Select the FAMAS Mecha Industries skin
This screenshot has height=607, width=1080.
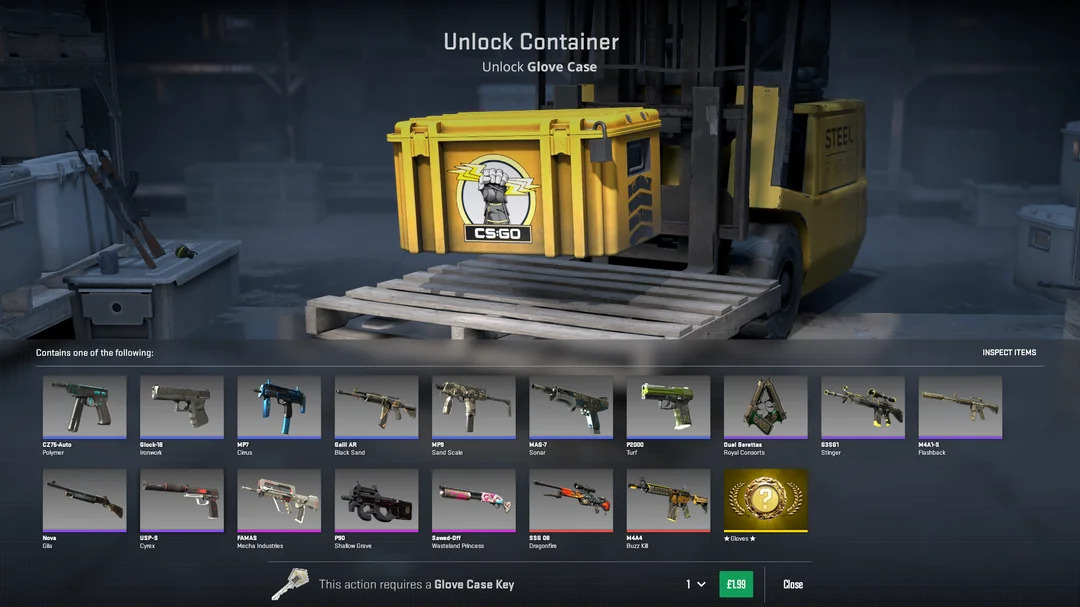coord(279,500)
